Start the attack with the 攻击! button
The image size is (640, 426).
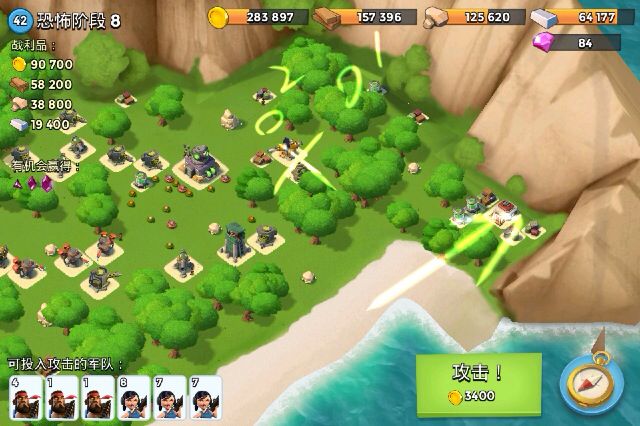point(478,382)
